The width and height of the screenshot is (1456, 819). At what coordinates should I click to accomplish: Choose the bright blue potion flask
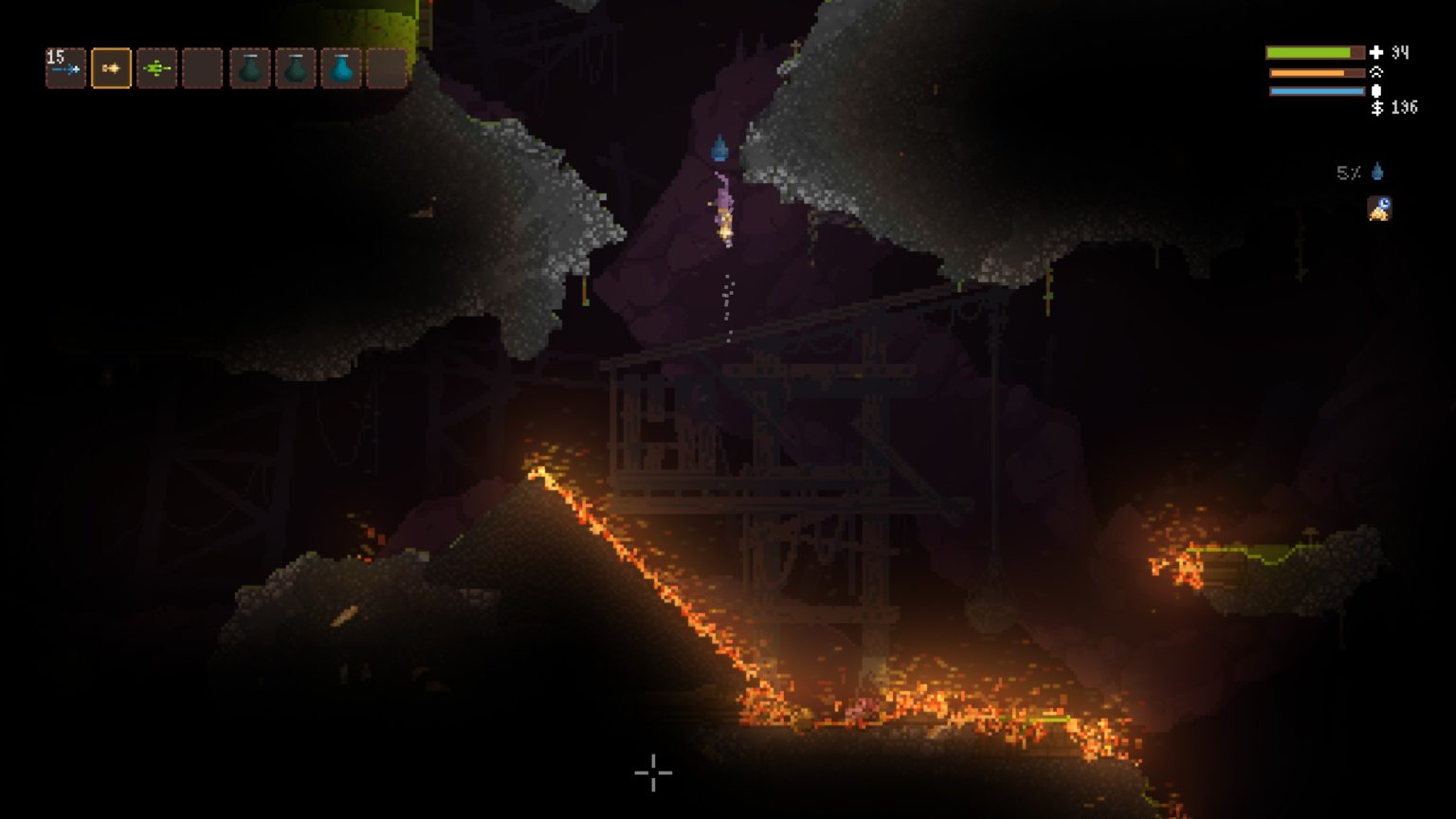pos(341,68)
